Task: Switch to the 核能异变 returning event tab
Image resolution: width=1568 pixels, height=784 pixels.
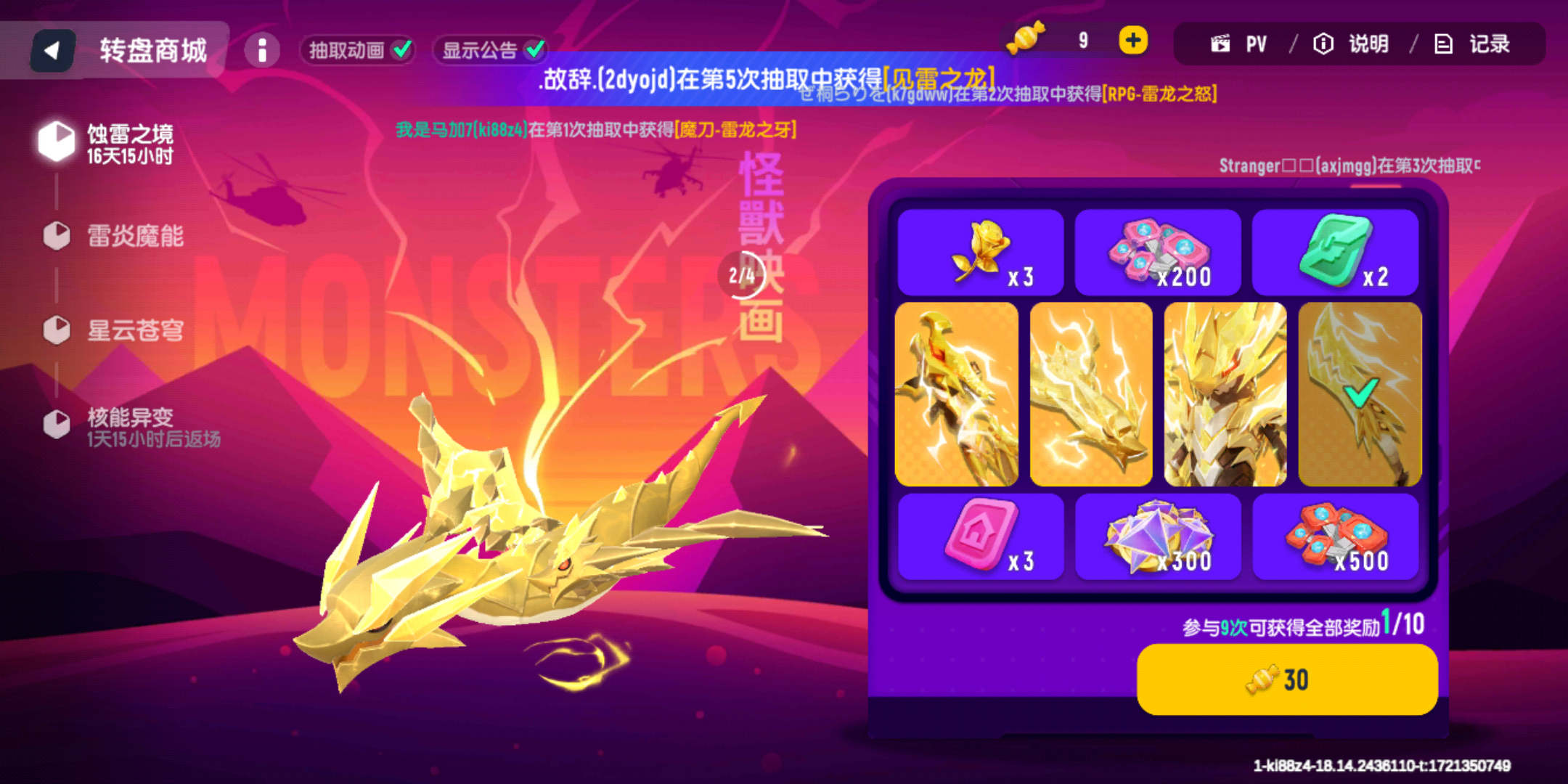Action: [x=56, y=423]
